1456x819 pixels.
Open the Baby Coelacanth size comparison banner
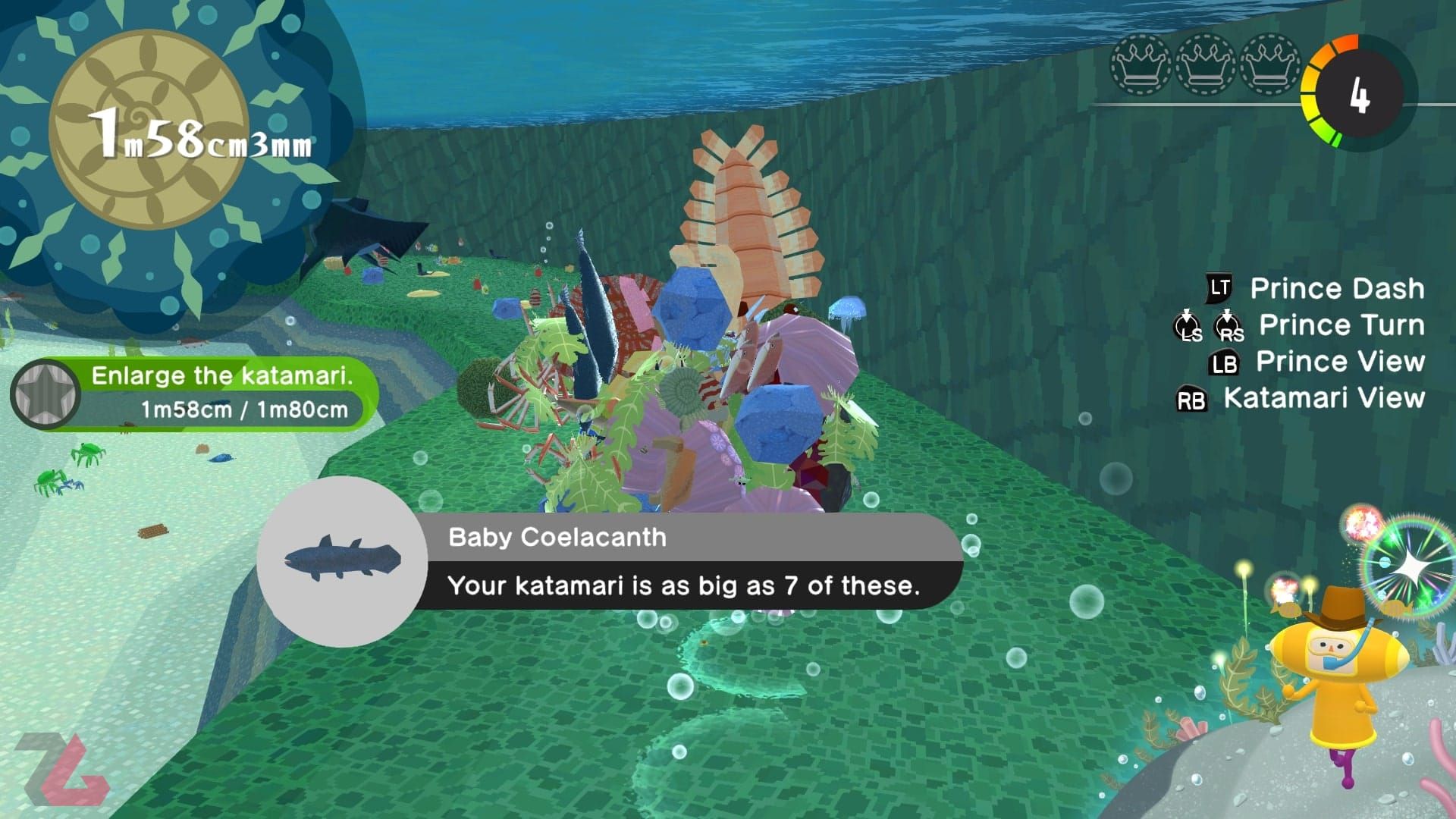pos(682,562)
